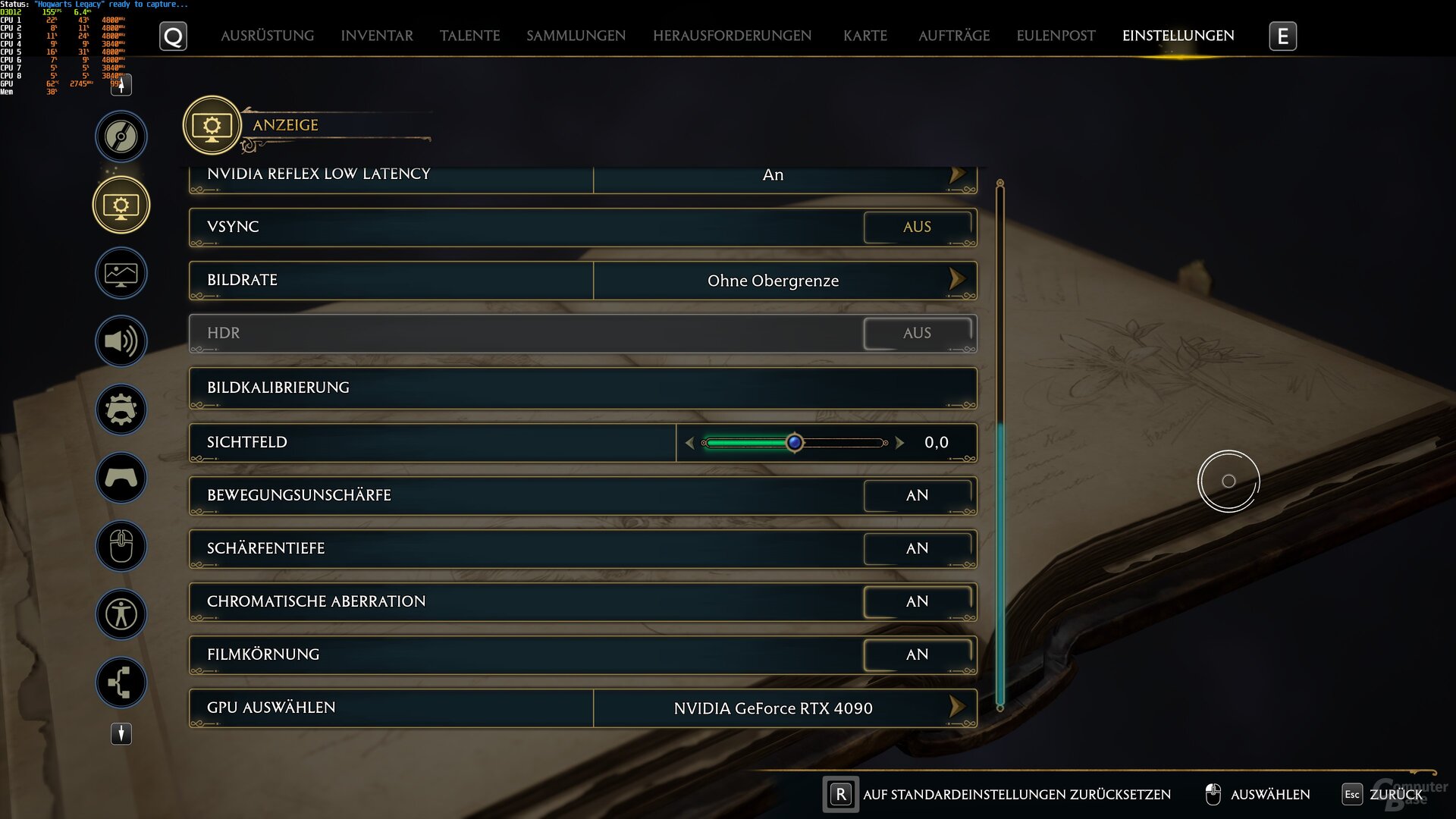The height and width of the screenshot is (819, 1456).
Task: Open the Inventar tab
Action: [377, 36]
